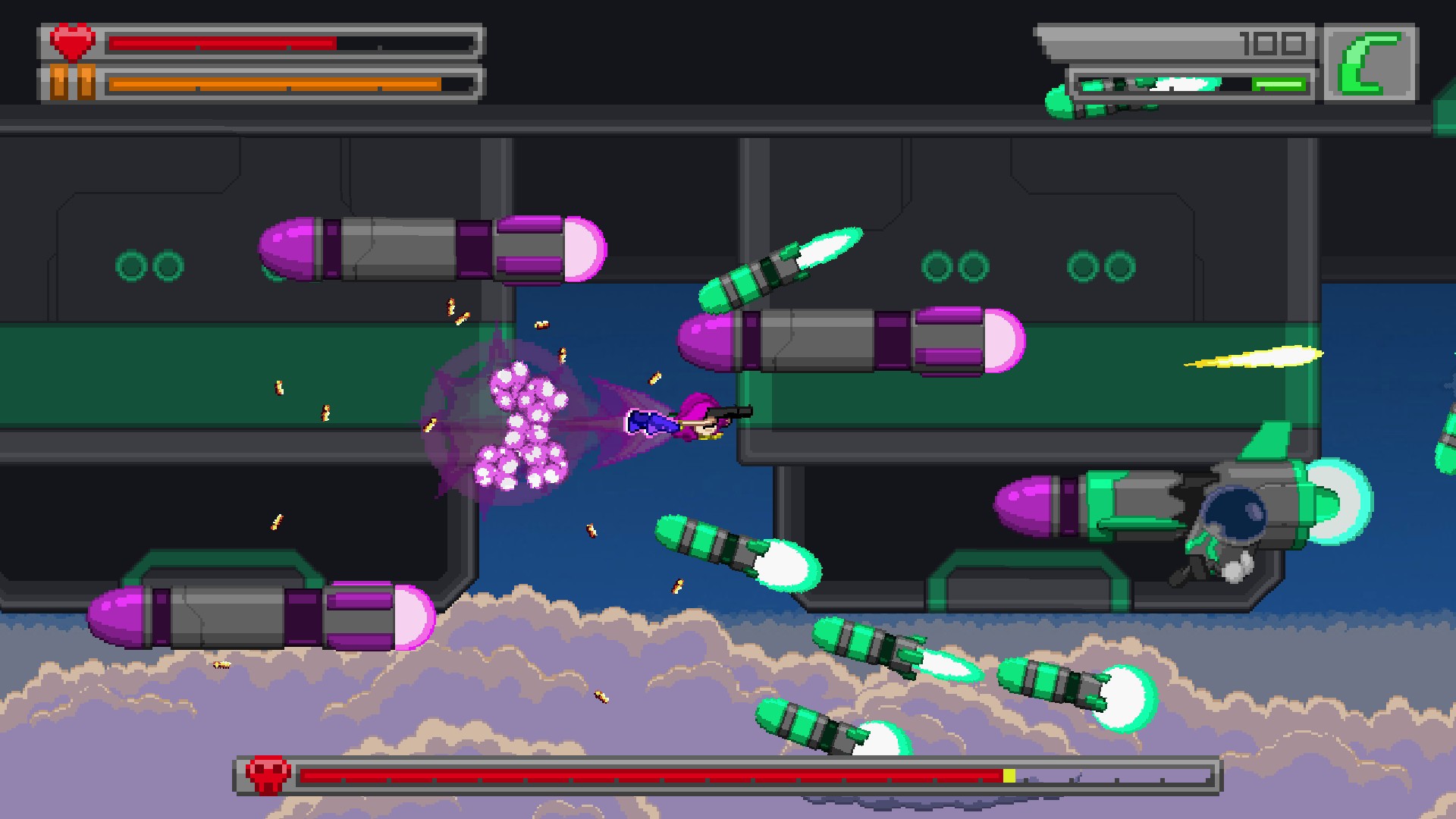
Task: Click the green C rank icon
Action: [1370, 63]
